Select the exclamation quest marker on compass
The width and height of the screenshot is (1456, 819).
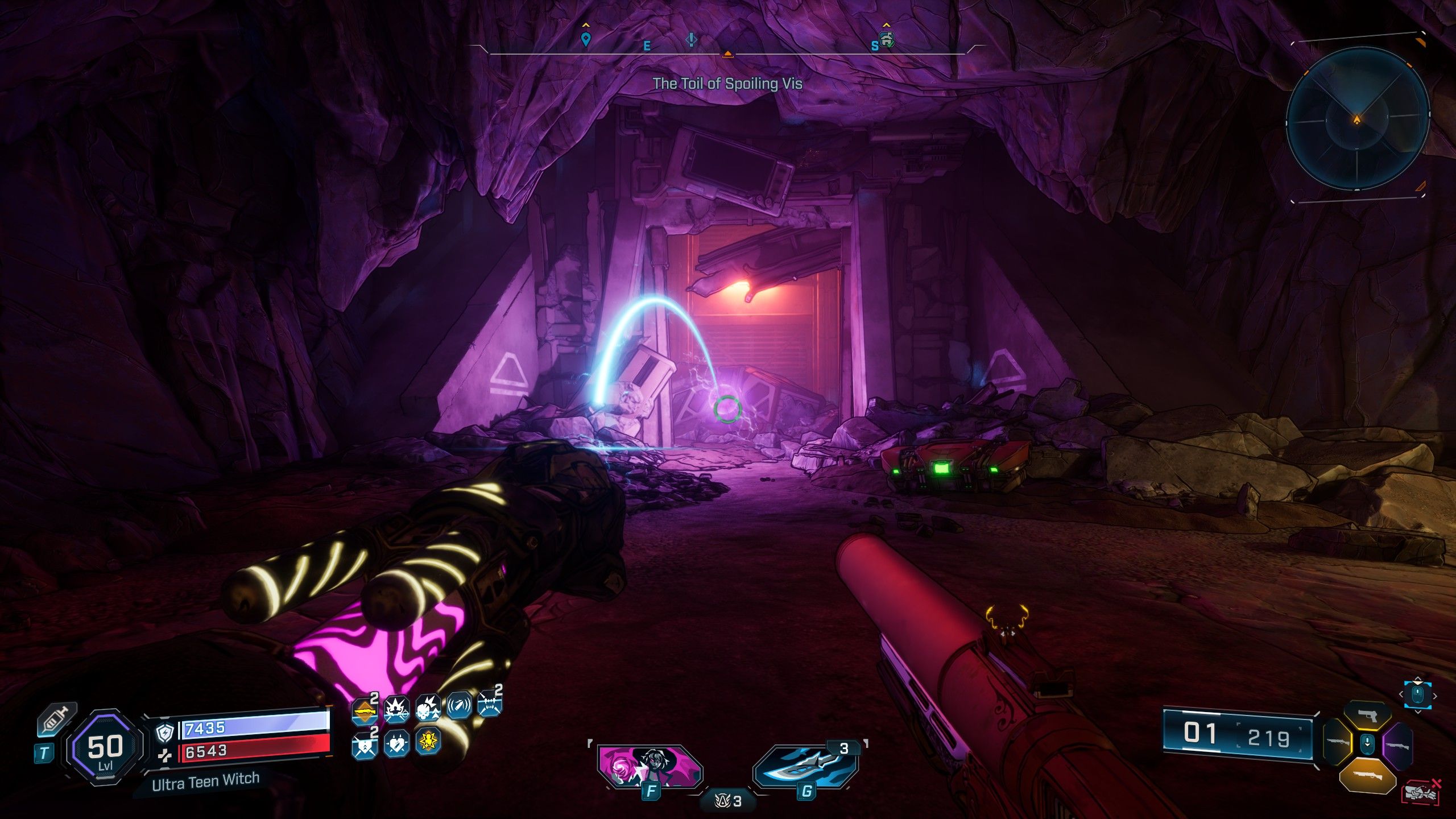click(691, 39)
